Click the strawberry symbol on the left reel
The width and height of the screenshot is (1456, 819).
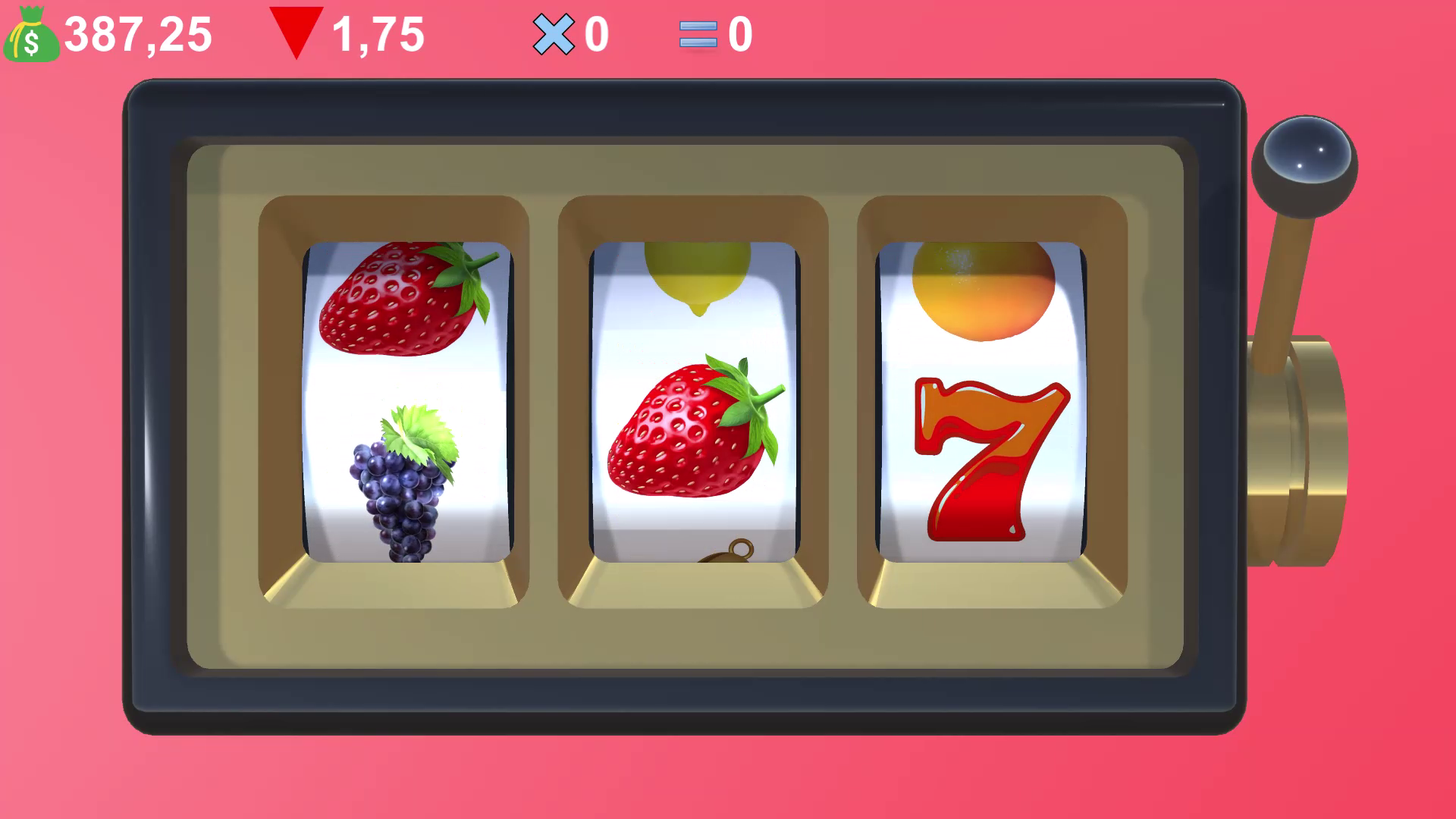[402, 303]
